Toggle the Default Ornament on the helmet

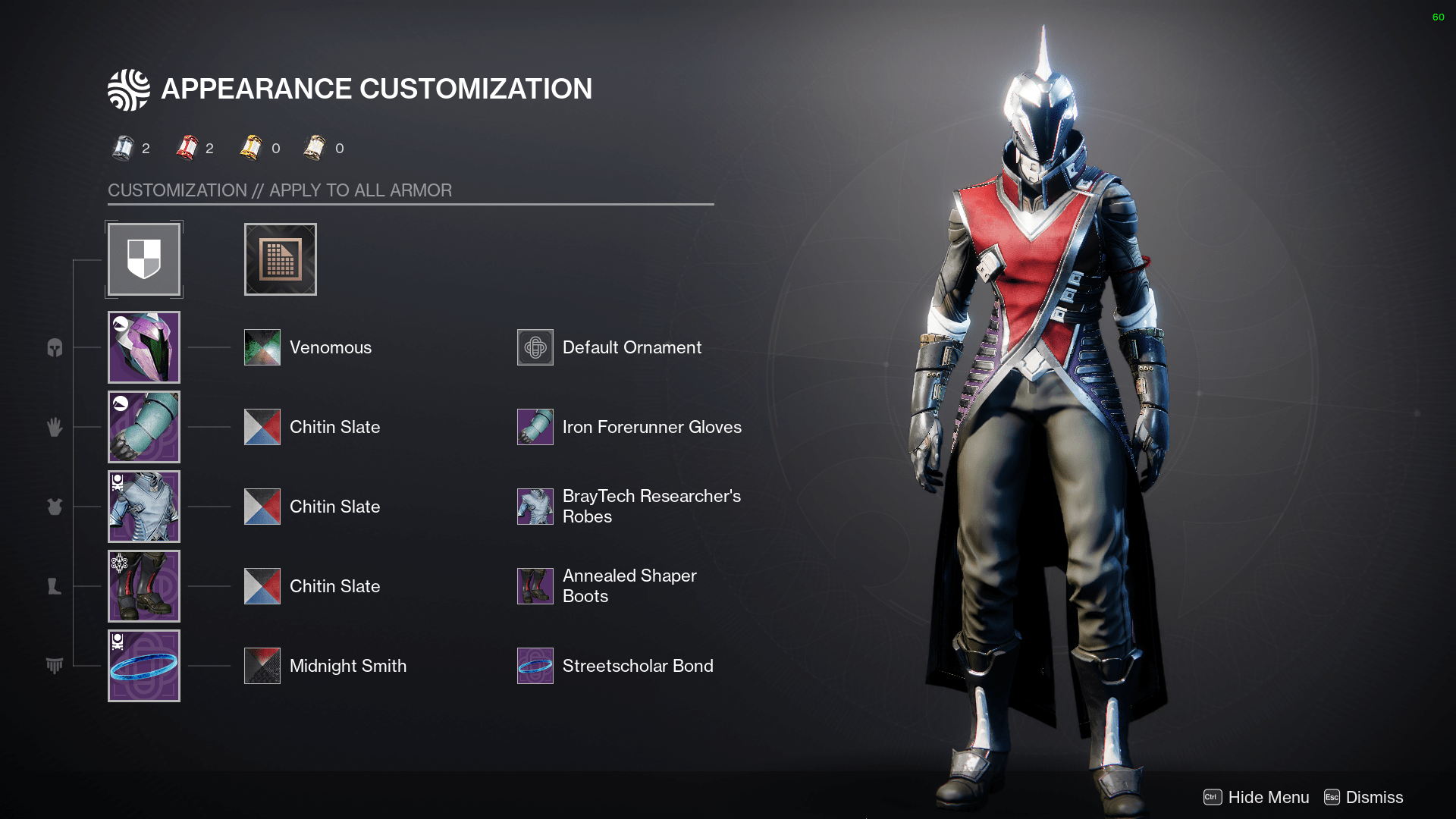535,347
